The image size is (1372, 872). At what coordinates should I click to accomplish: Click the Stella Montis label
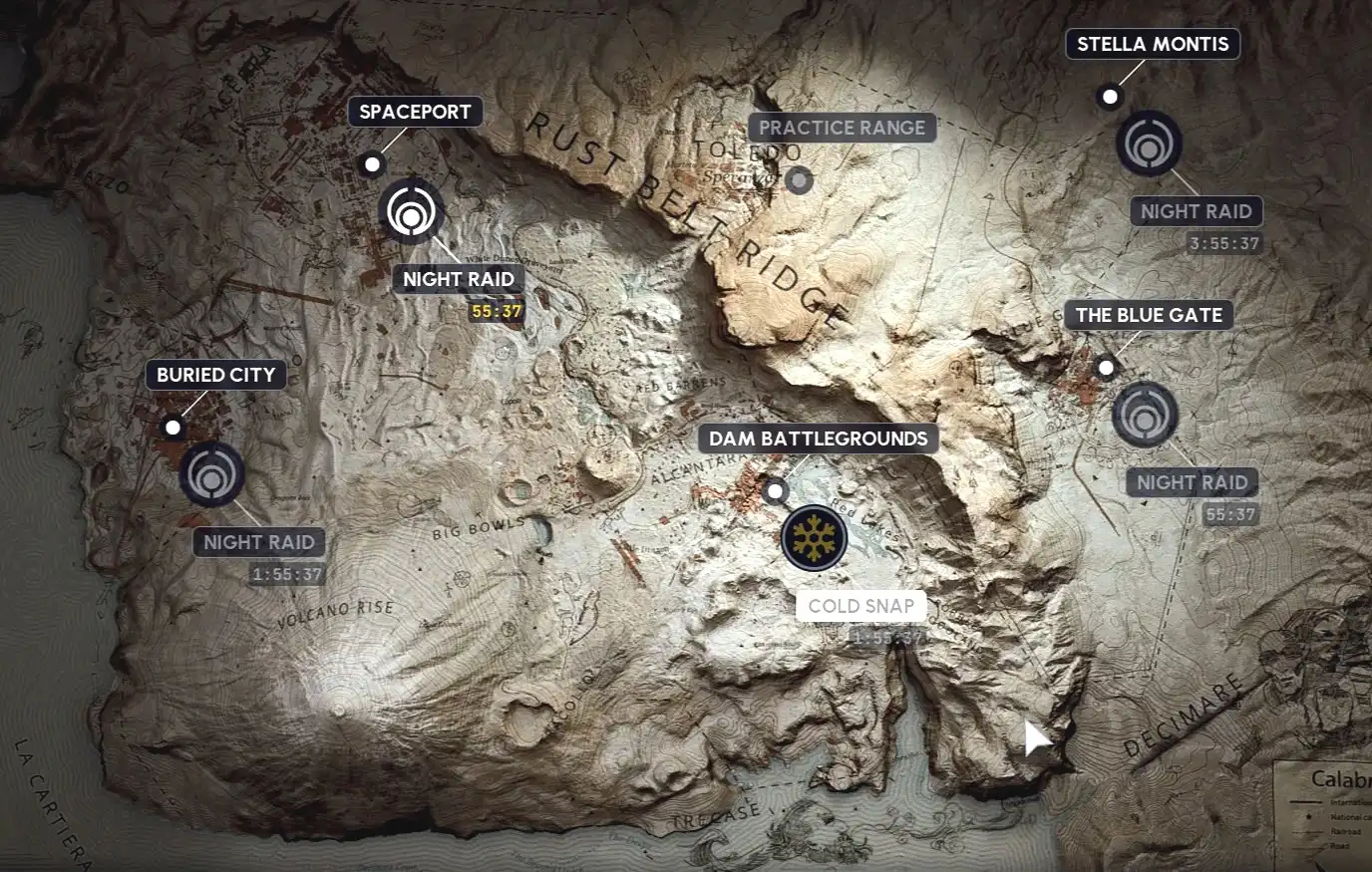(x=1152, y=44)
